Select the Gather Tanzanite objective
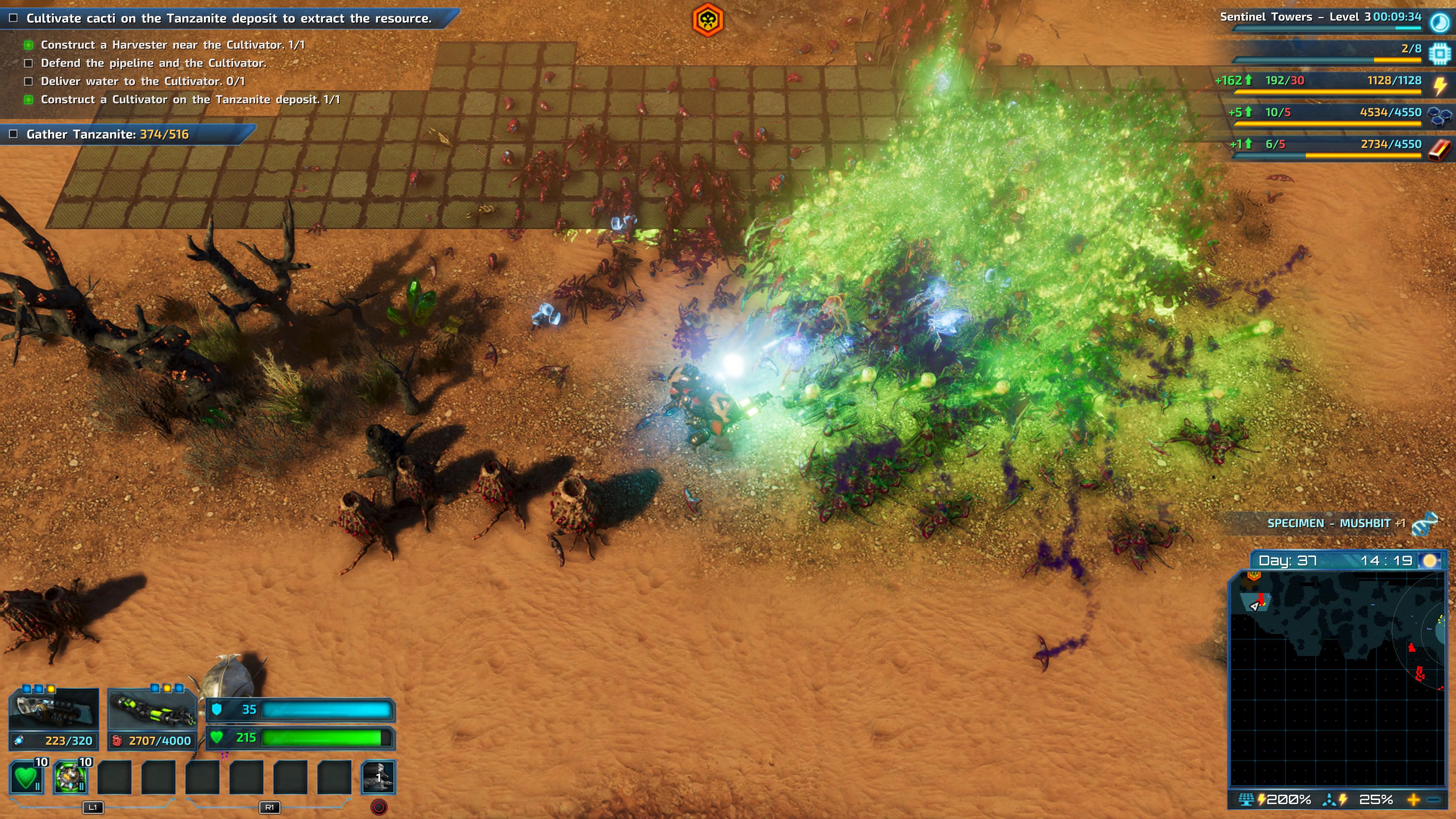The height and width of the screenshot is (819, 1456). click(107, 135)
